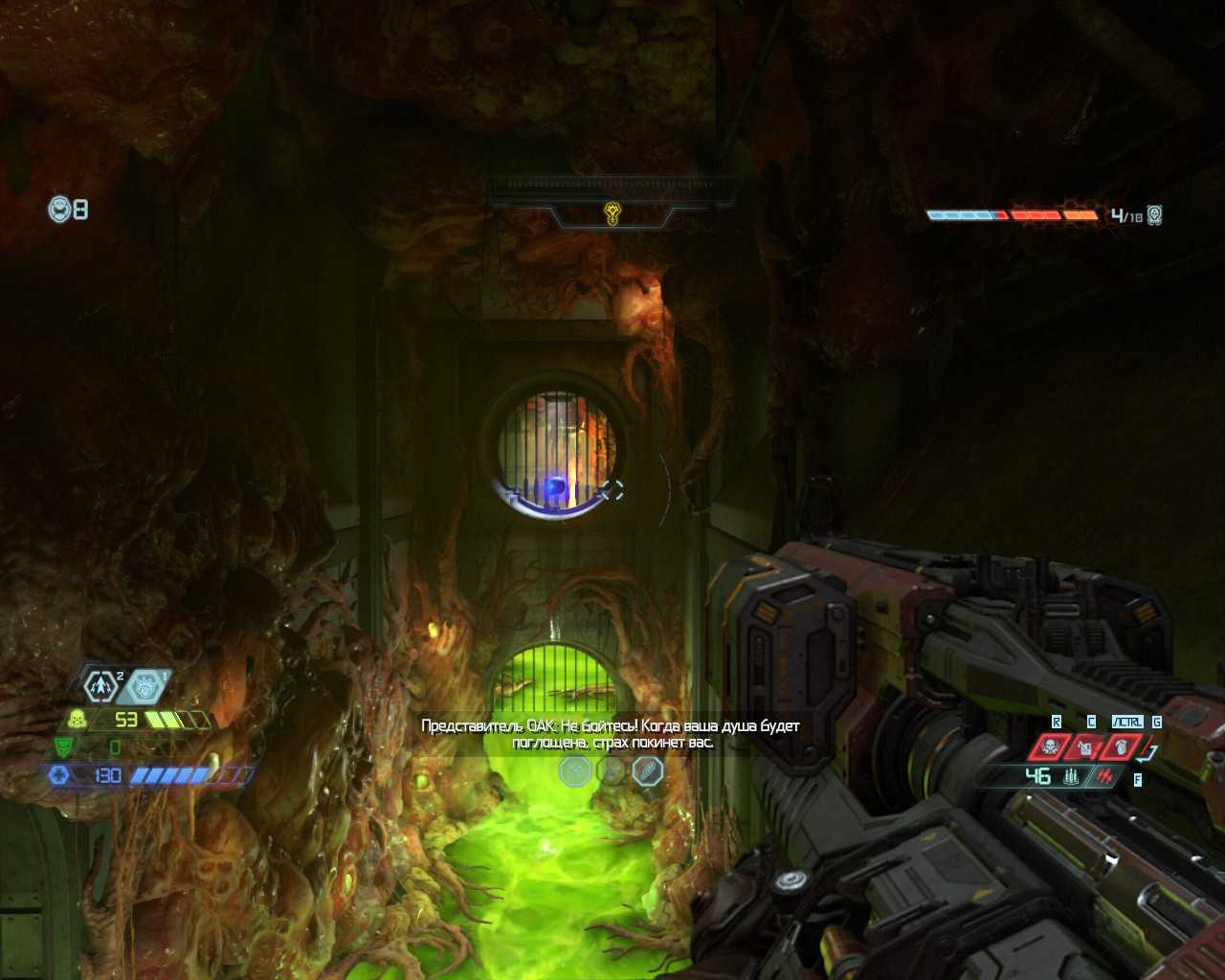Click the green armor shield icon

[63, 746]
